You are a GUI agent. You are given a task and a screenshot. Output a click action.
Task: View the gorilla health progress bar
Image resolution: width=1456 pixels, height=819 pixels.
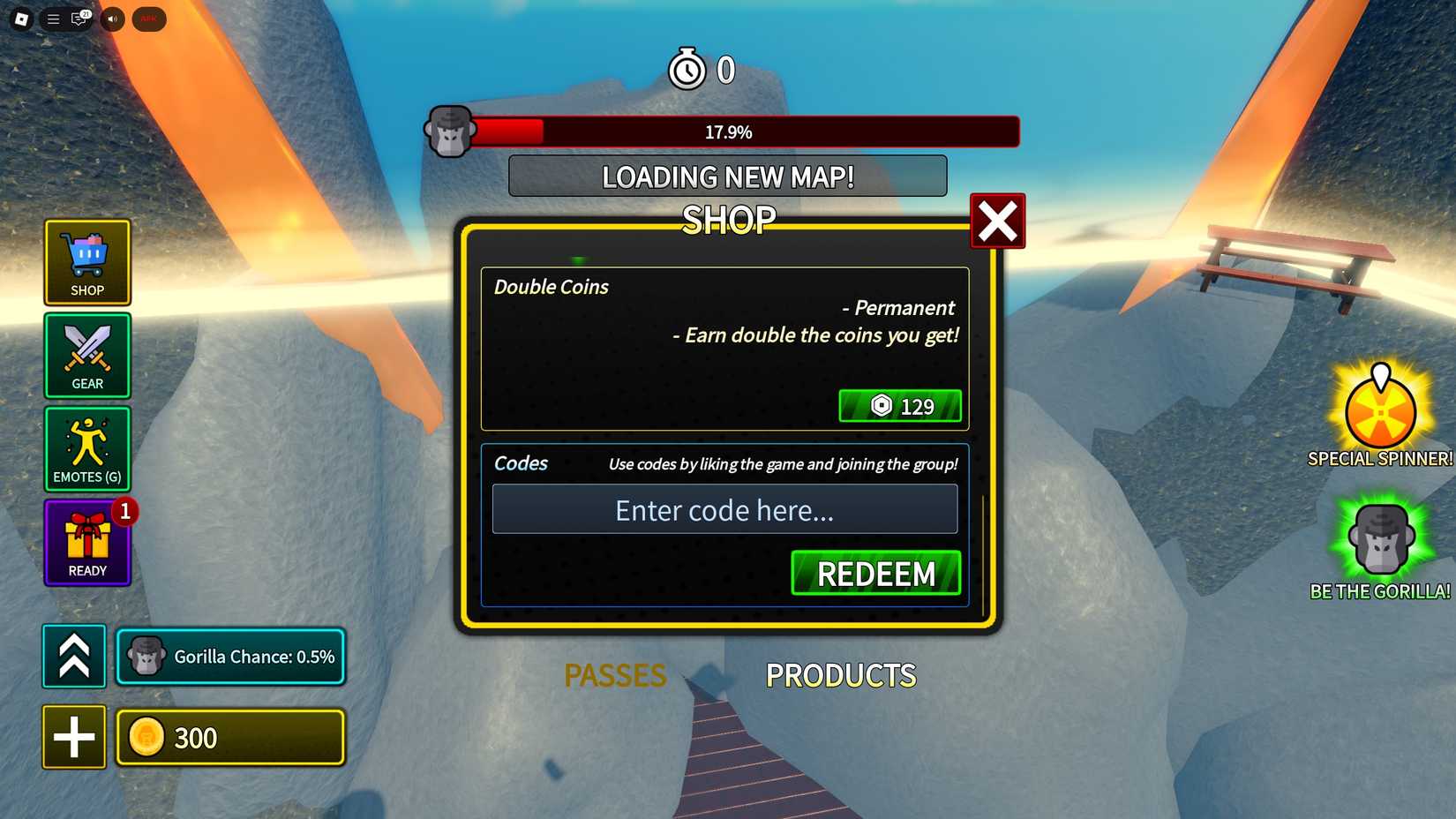[744, 131]
